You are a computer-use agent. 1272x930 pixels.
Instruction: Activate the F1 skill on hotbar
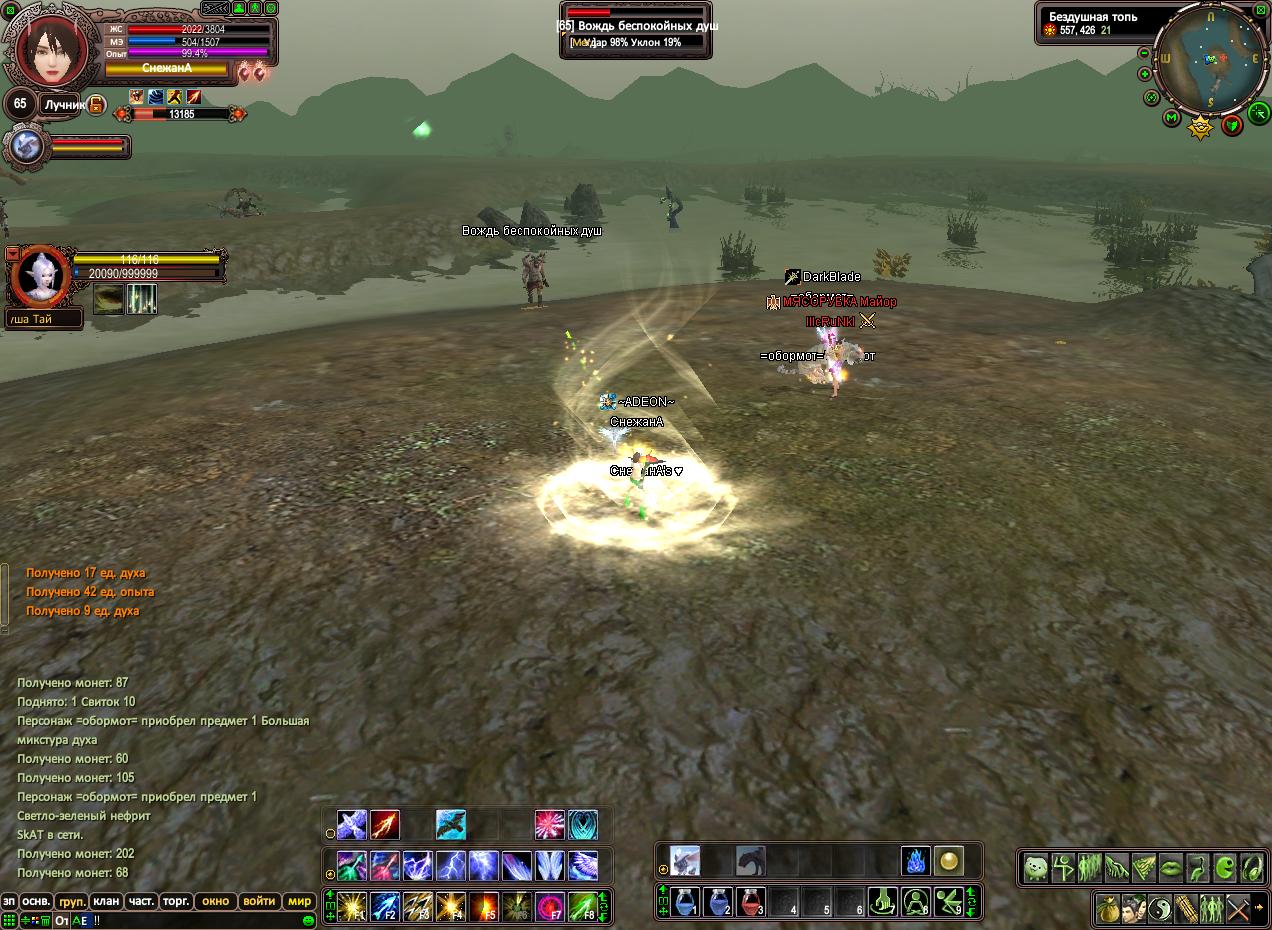pyautogui.click(x=352, y=906)
